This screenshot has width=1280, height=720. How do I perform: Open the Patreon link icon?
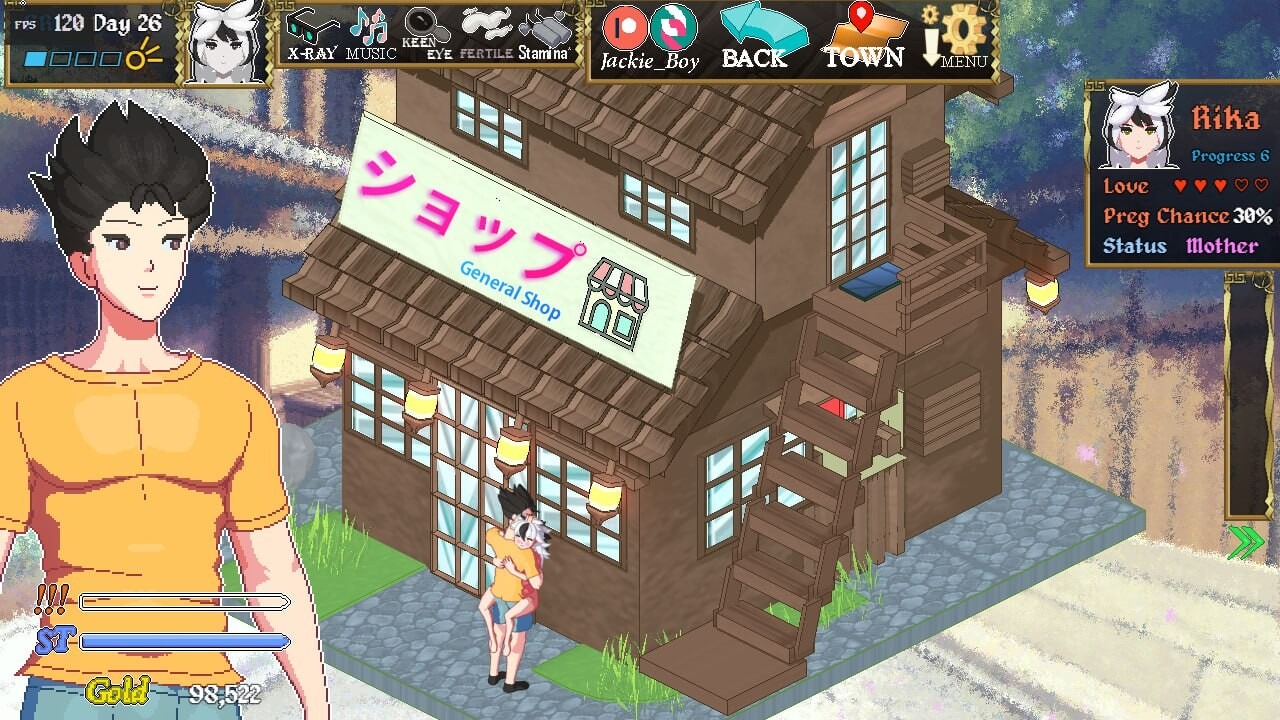[625, 30]
